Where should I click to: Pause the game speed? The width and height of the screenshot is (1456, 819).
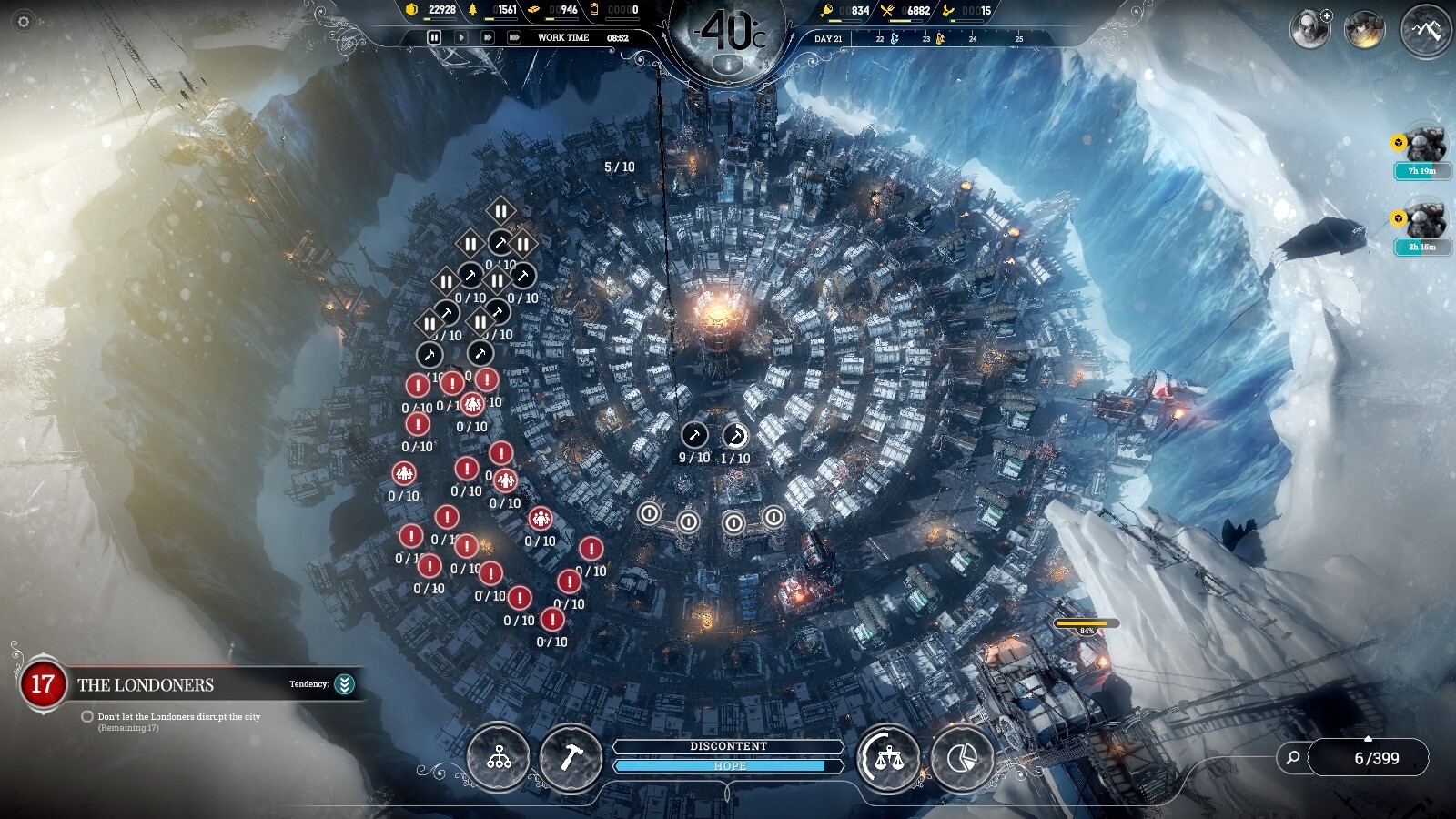(434, 37)
